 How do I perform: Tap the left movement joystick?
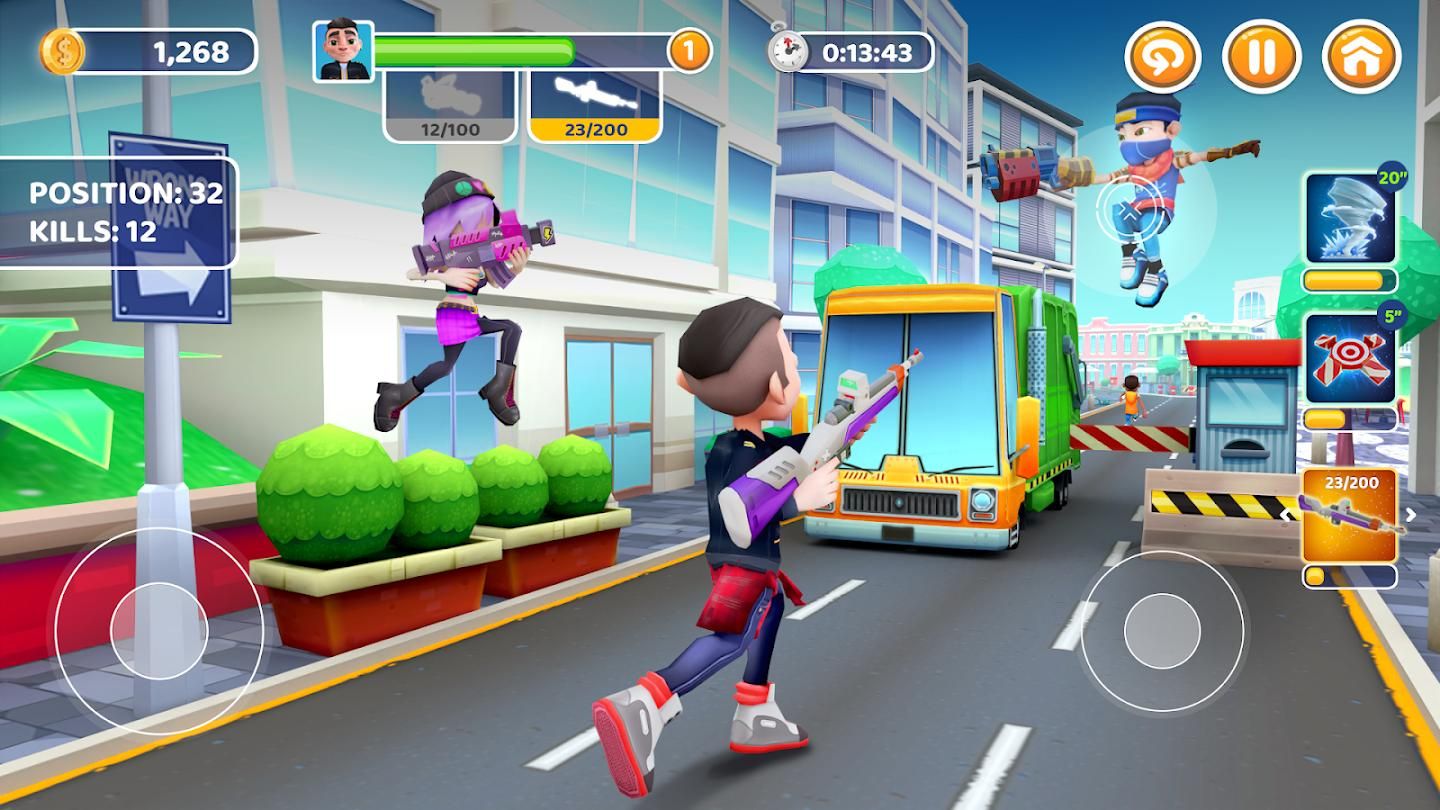point(159,631)
